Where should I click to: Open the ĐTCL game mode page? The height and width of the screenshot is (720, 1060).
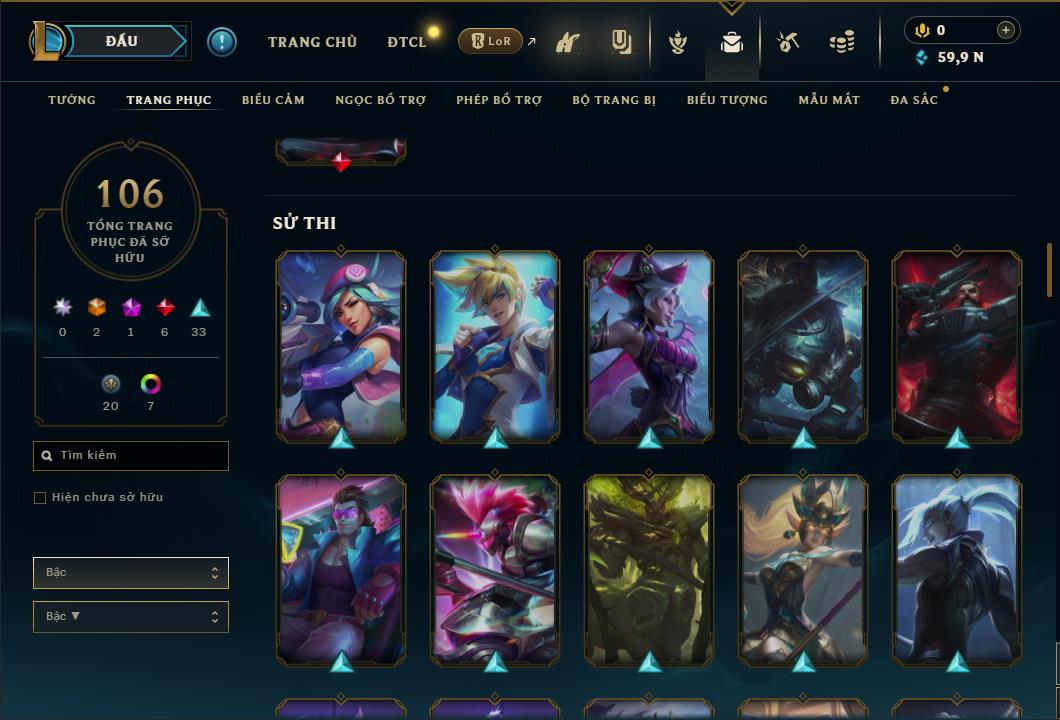tap(407, 42)
